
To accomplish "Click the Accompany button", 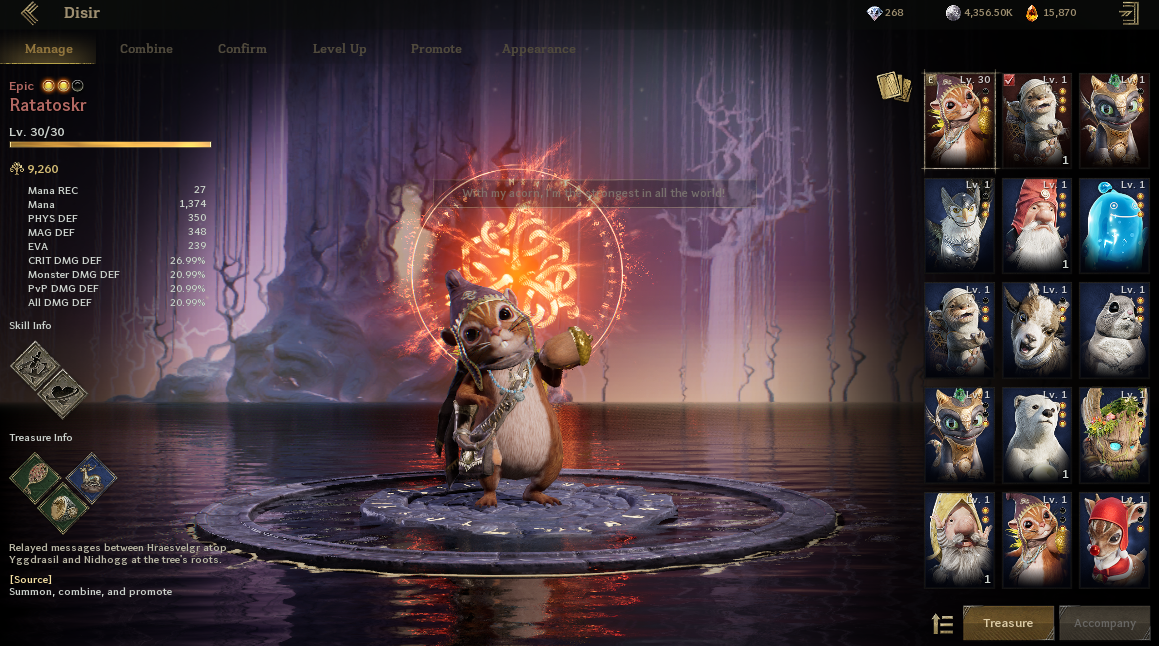I will click(x=1104, y=623).
